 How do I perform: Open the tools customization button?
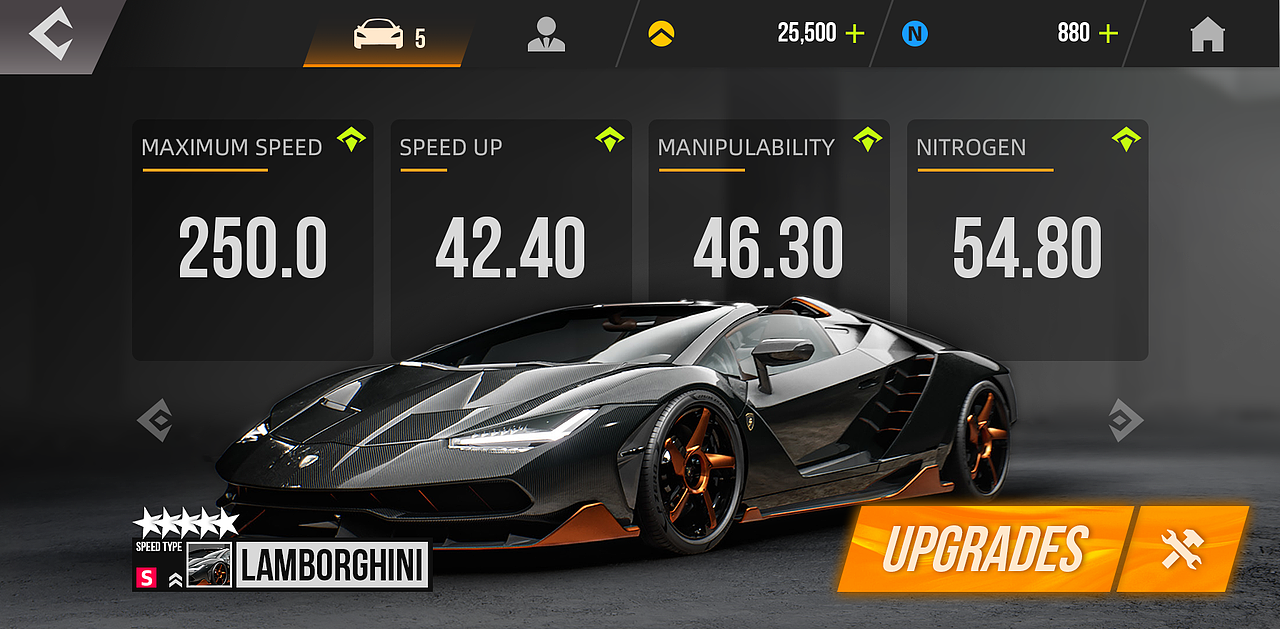(1182, 548)
